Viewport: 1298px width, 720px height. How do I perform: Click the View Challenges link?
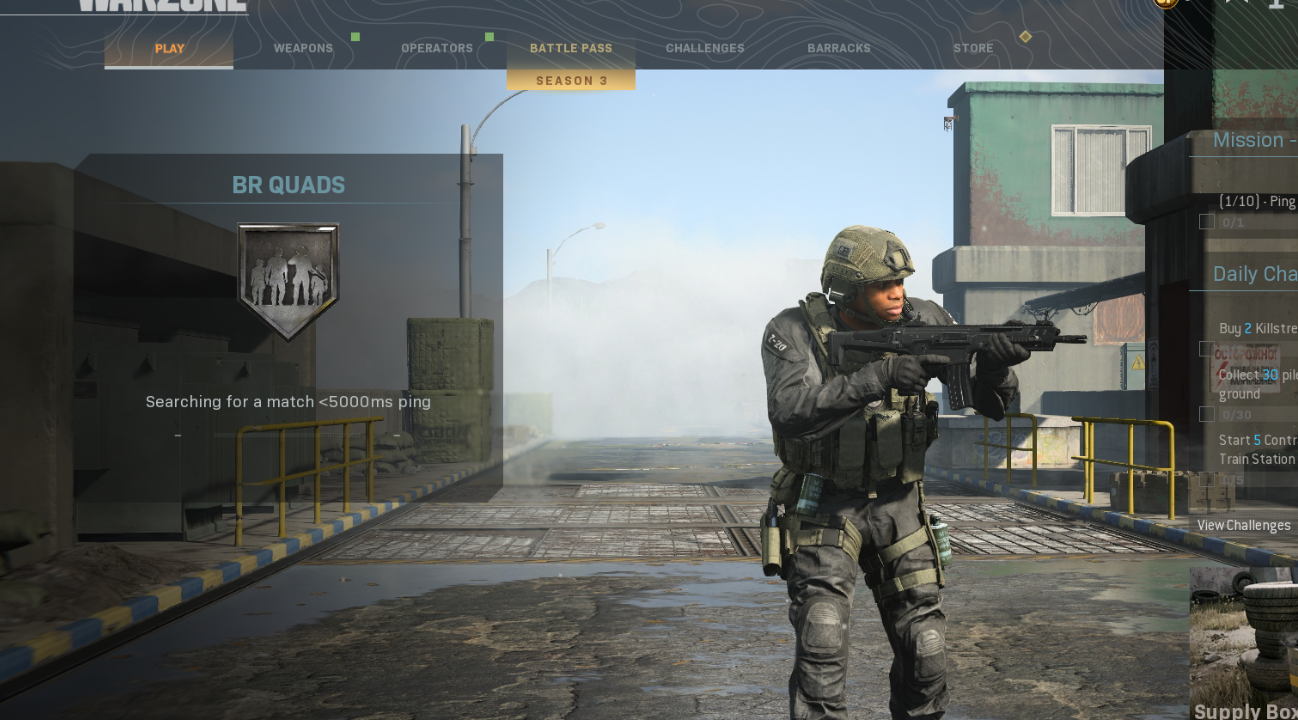tap(1244, 525)
